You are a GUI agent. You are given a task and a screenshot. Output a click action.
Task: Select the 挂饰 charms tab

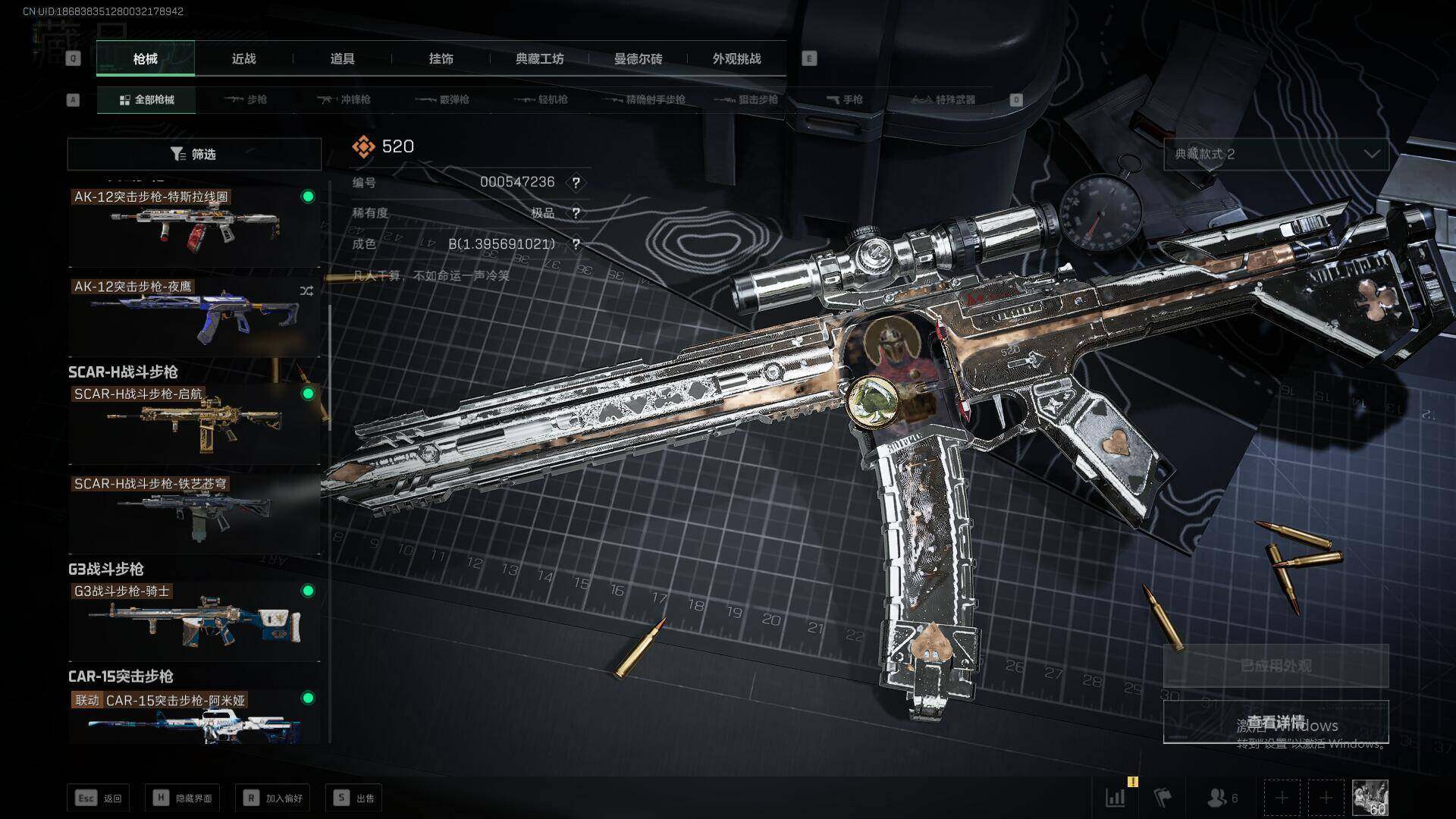441,58
